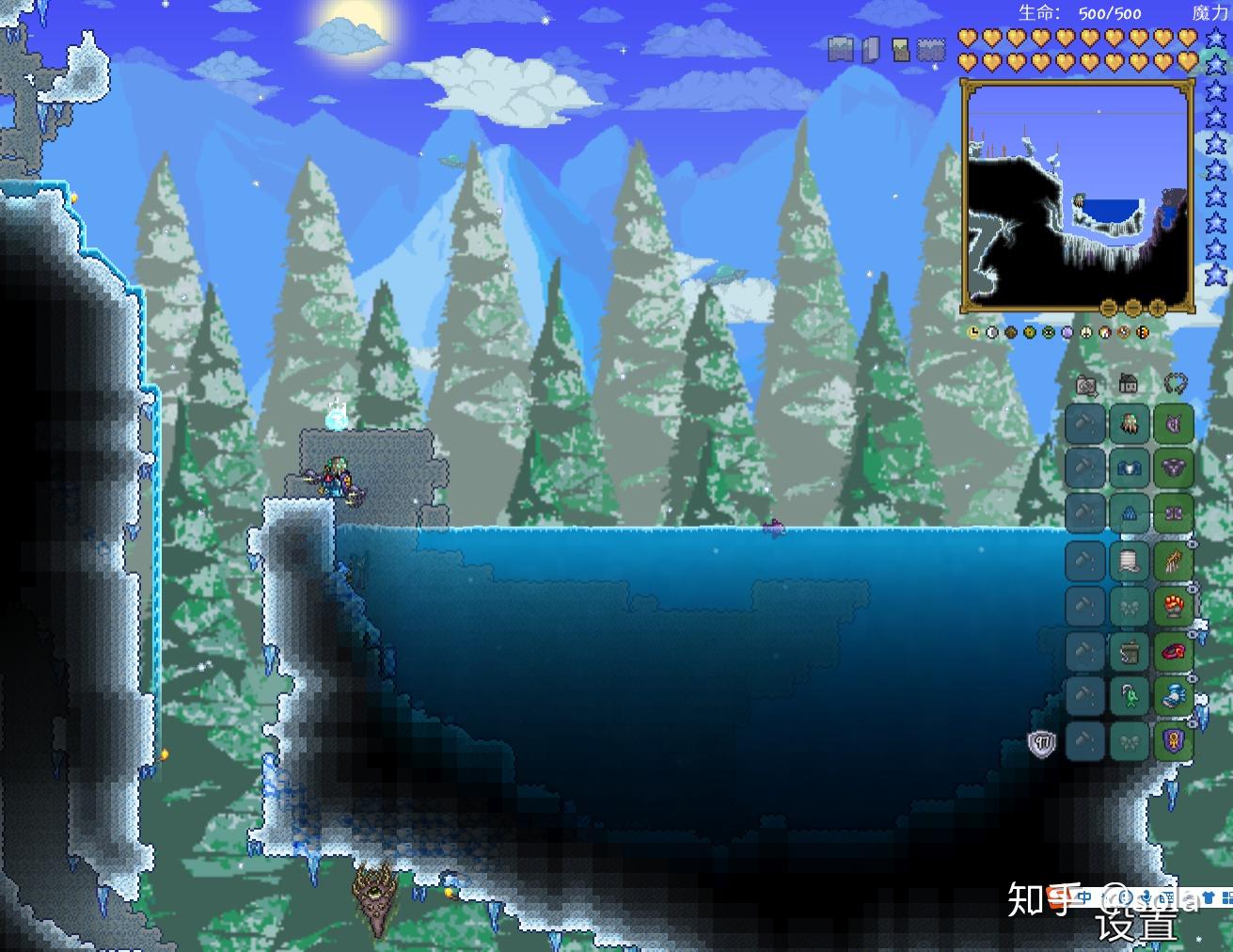
Task: Click the microphone icon on IME toolbar
Action: point(1147,897)
